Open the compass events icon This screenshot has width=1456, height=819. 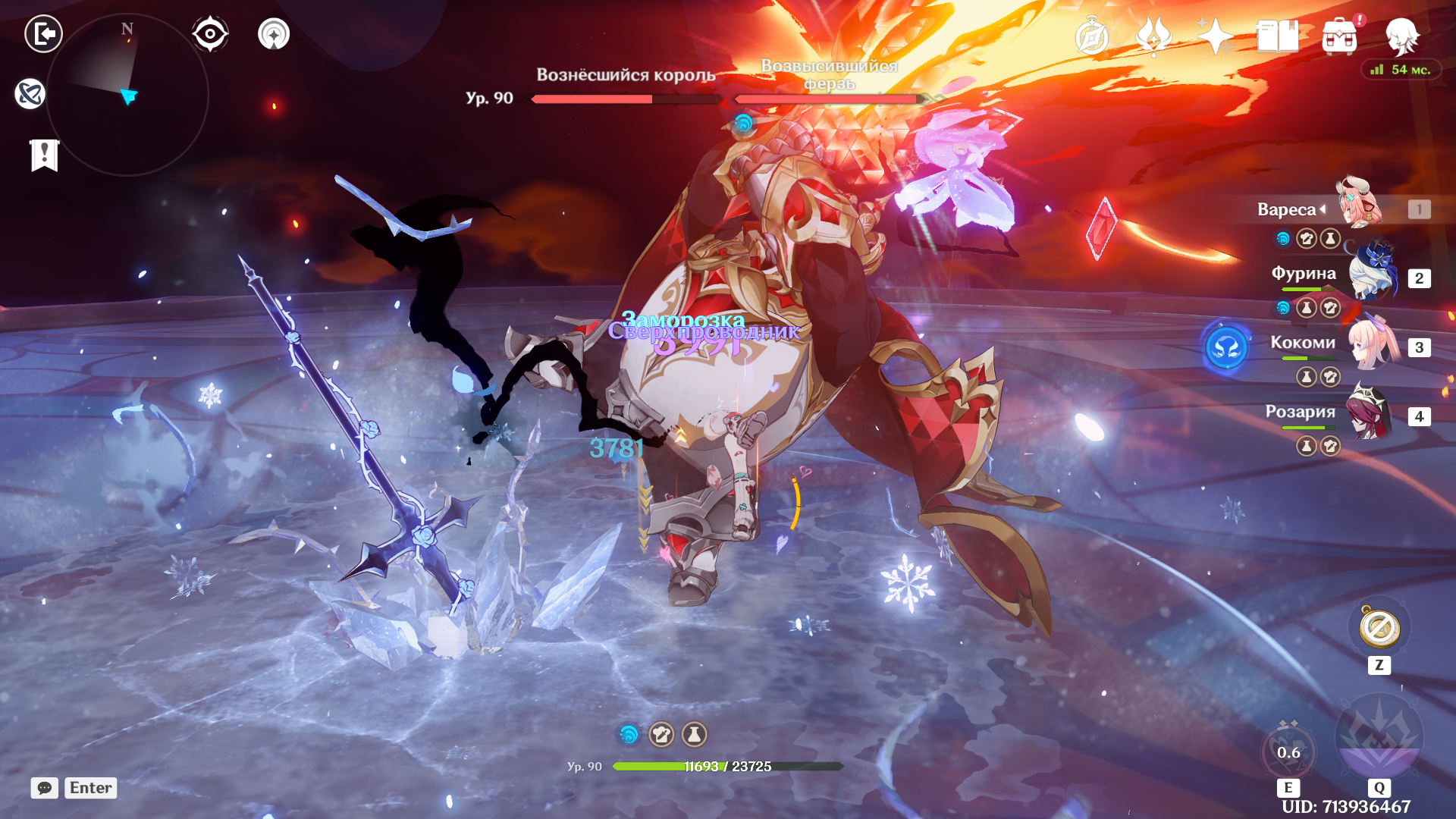pyautogui.click(x=1092, y=36)
